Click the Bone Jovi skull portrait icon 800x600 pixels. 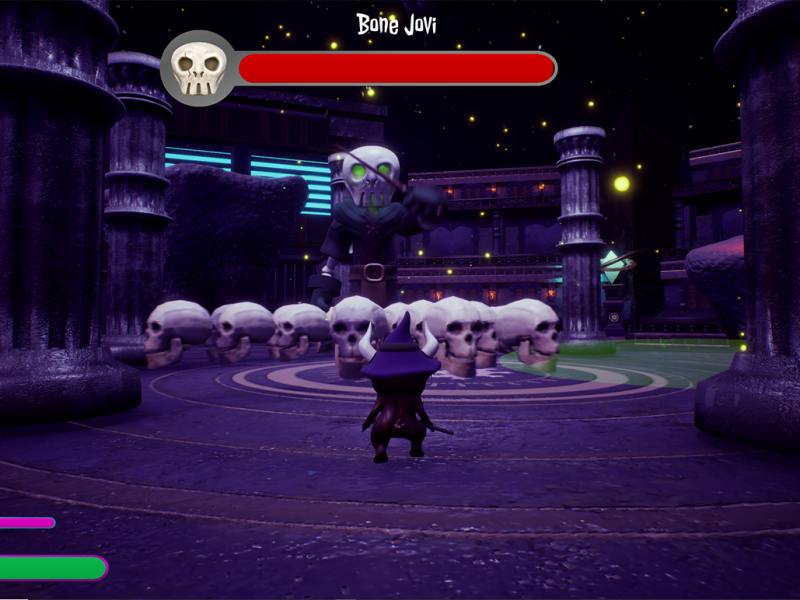[x=197, y=68]
